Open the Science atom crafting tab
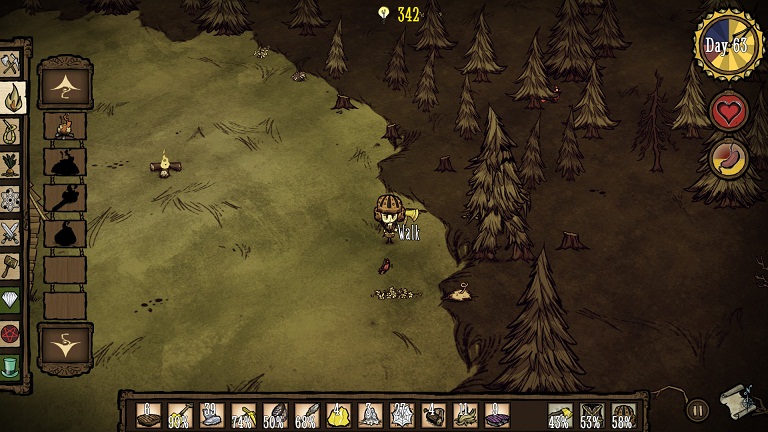This screenshot has height=432, width=768. pyautogui.click(x=11, y=199)
